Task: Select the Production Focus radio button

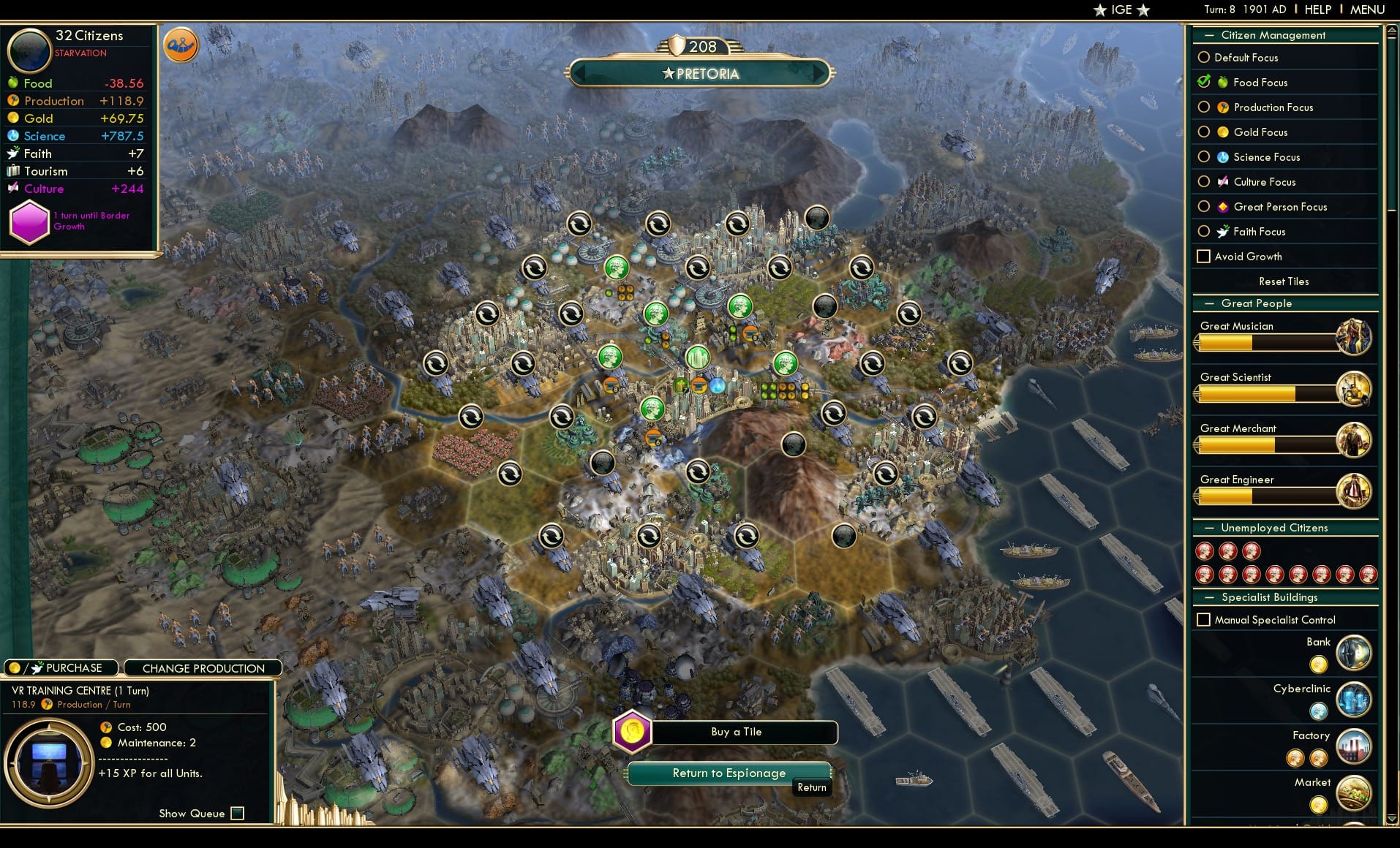Action: (1204, 107)
